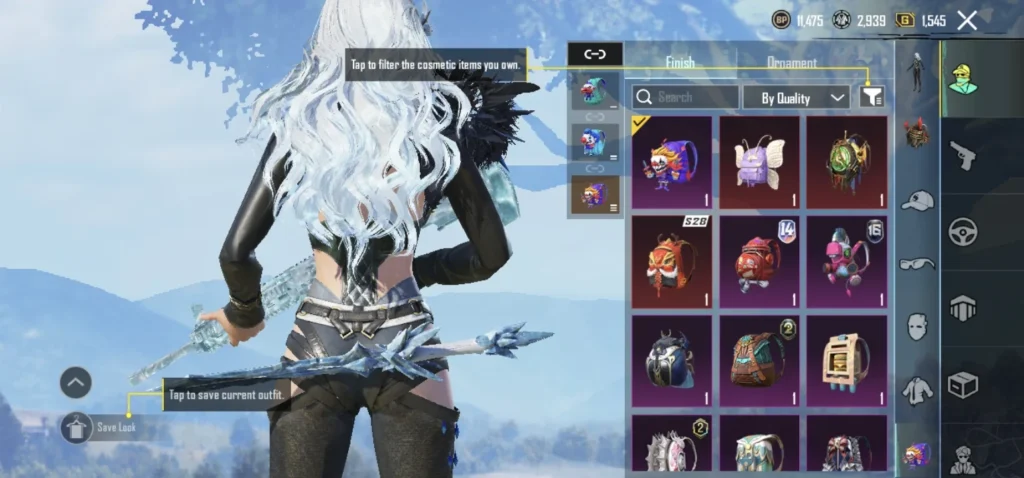1024x478 pixels.
Task: Switch to the Ornament tab
Action: [x=791, y=62]
